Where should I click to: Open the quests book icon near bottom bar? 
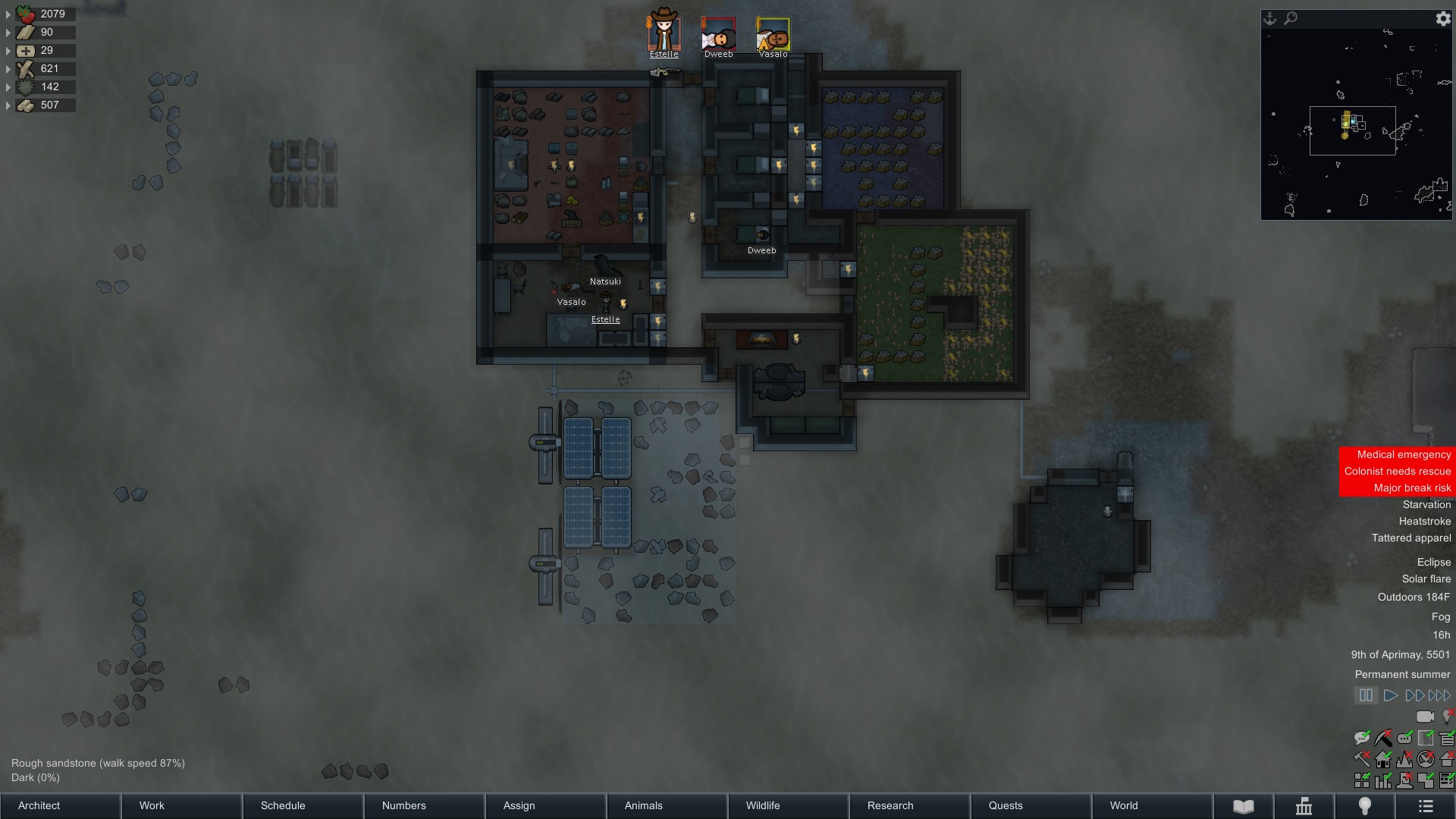coord(1244,805)
